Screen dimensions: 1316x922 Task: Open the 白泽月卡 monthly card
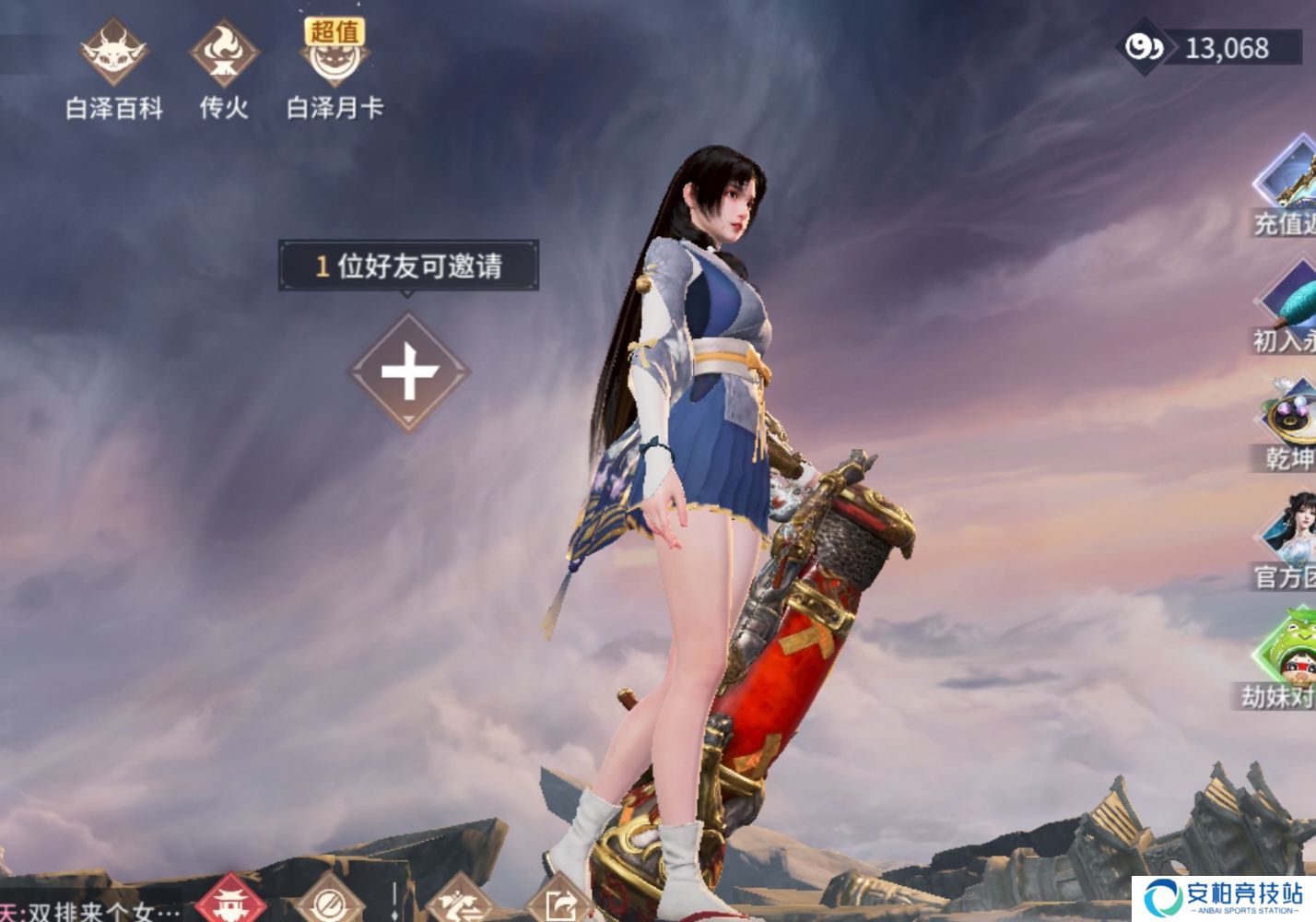335,60
